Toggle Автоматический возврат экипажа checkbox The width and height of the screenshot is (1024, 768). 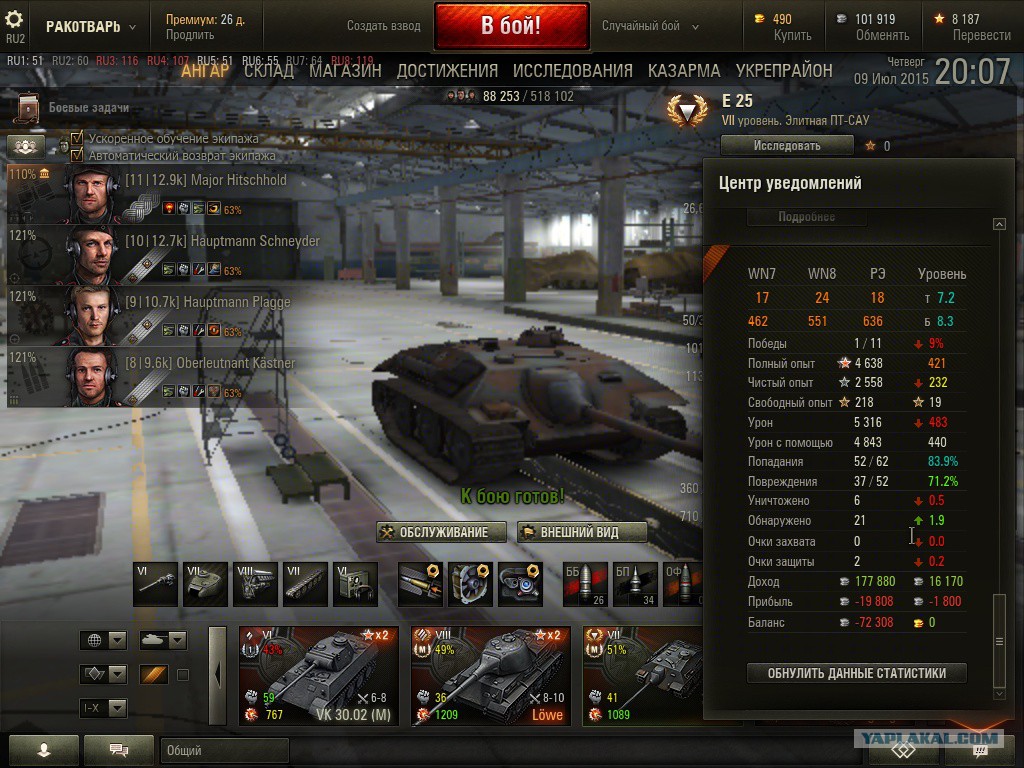(77, 155)
